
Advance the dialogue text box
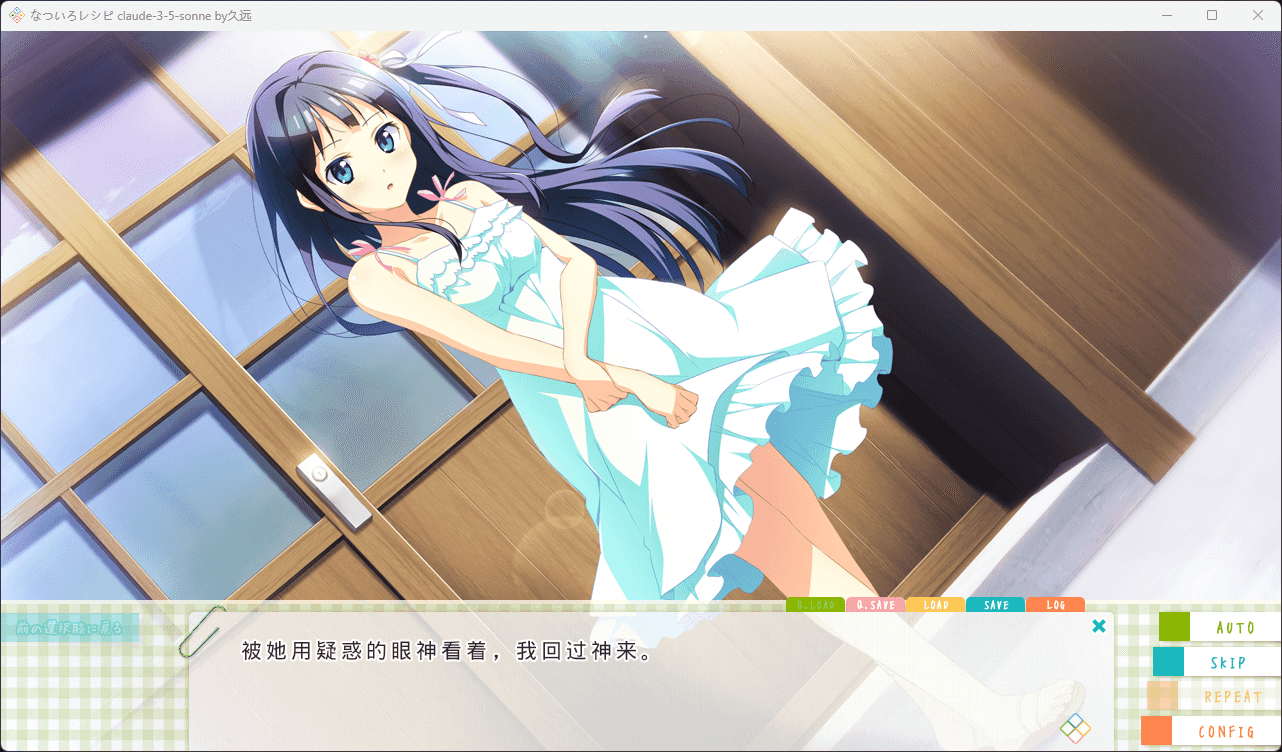(650, 690)
